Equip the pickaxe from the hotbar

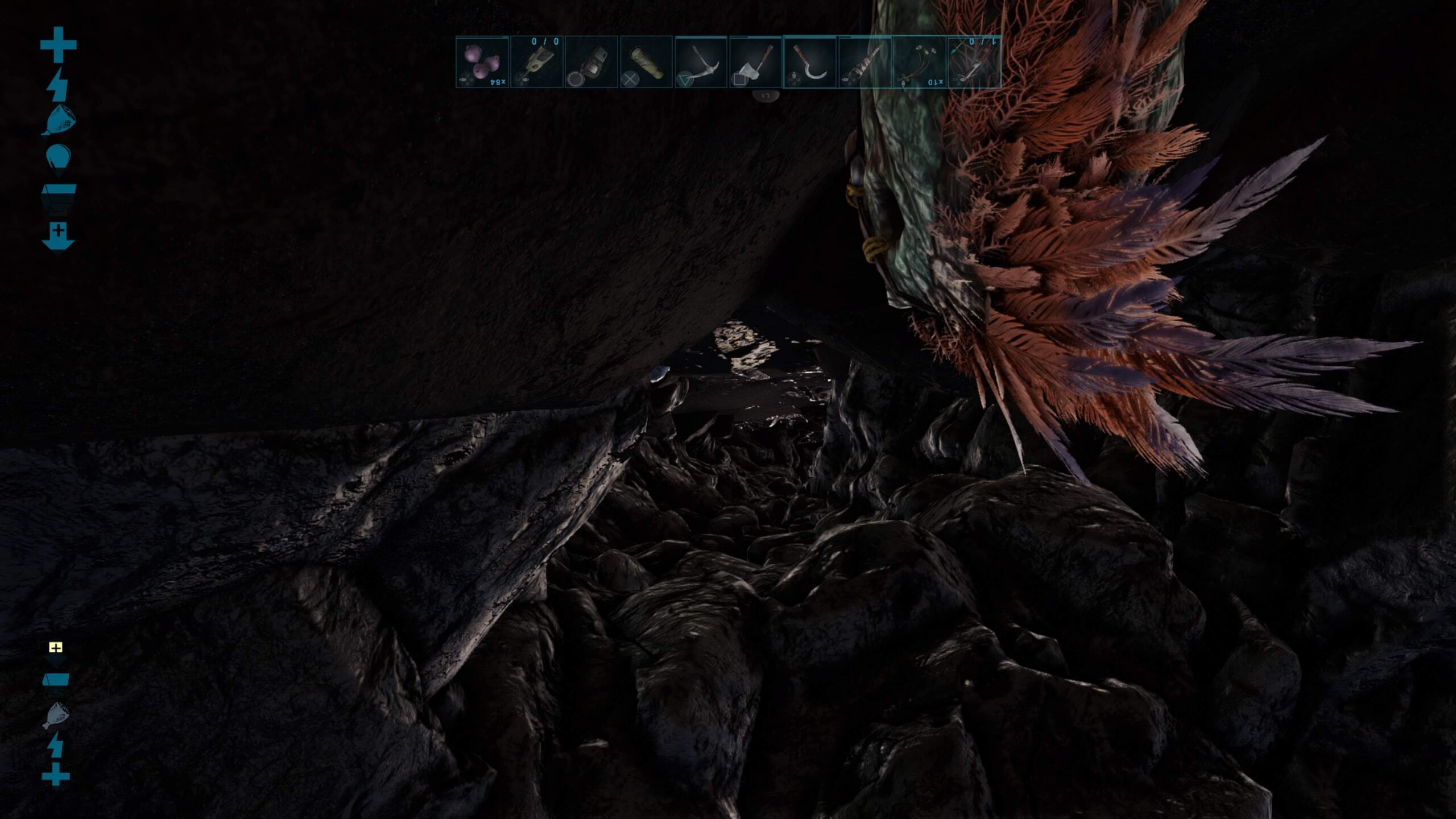coord(701,61)
